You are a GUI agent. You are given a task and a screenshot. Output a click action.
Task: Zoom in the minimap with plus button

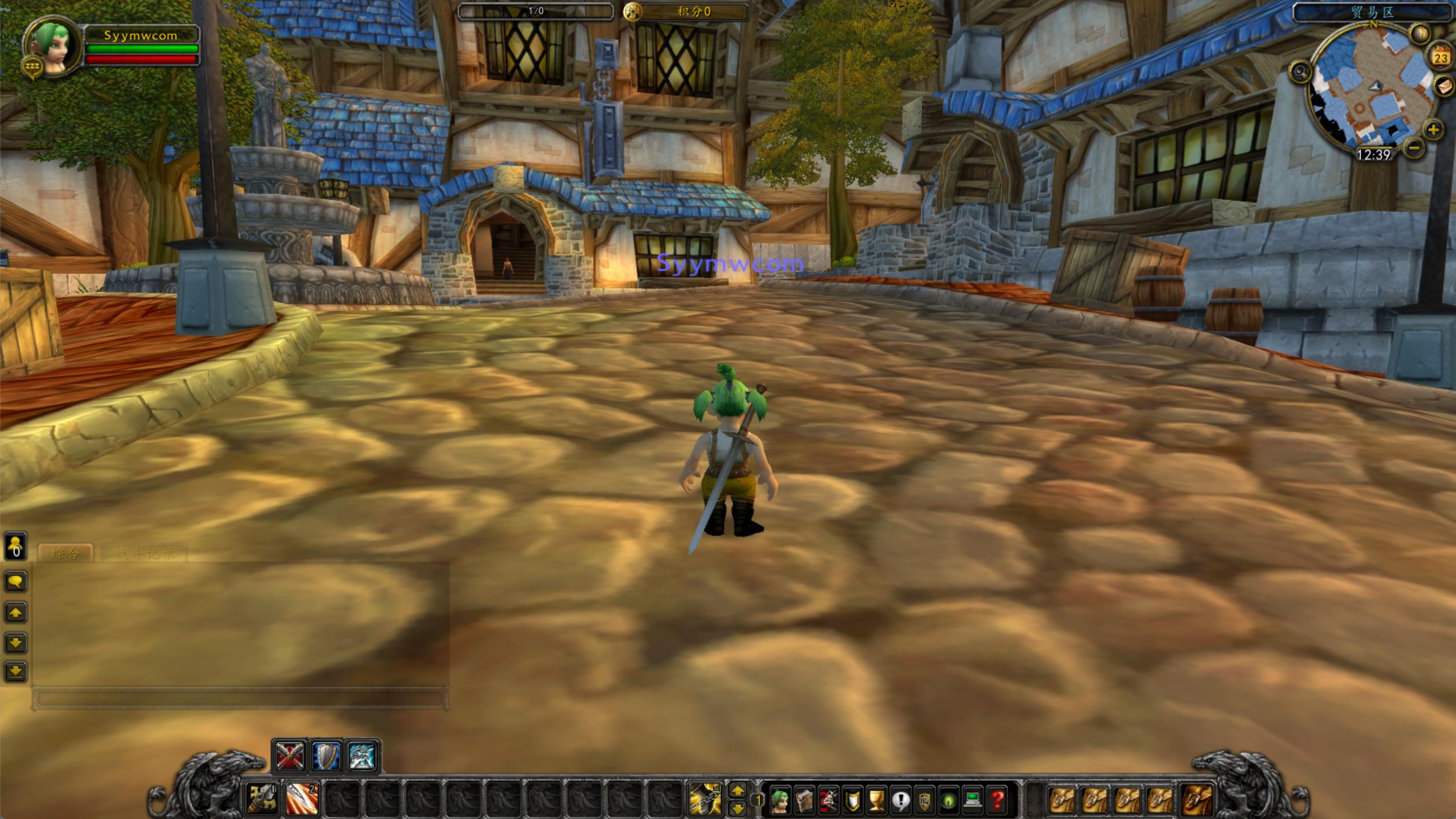1433,130
